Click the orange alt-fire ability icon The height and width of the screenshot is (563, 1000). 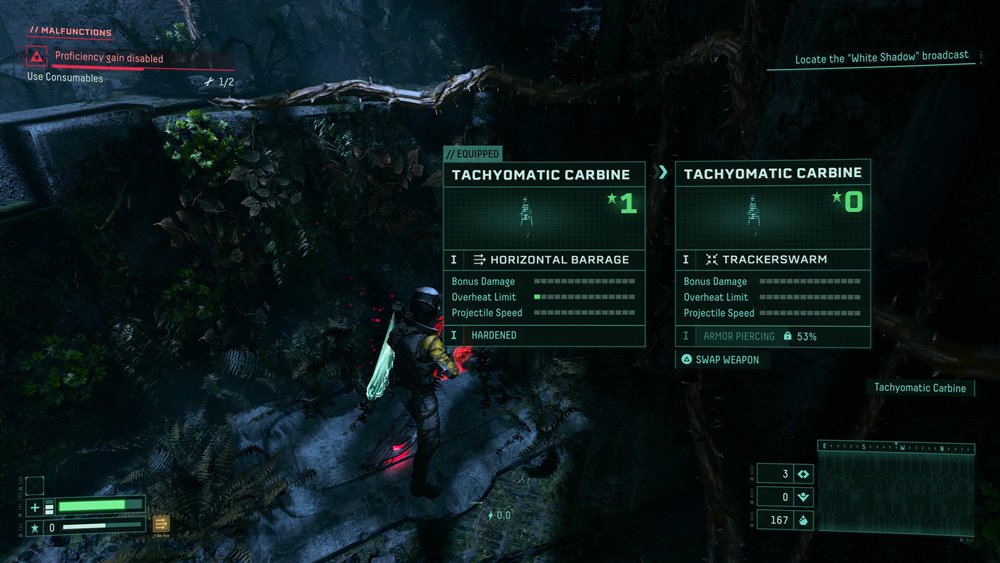[x=161, y=523]
